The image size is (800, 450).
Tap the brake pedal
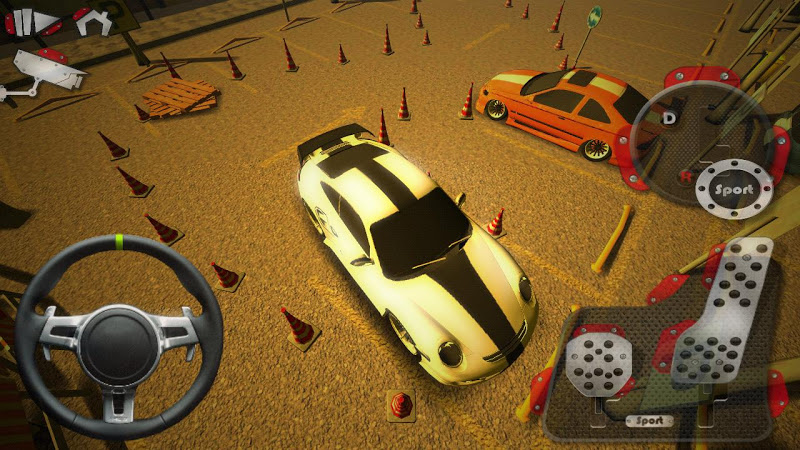tap(596, 362)
